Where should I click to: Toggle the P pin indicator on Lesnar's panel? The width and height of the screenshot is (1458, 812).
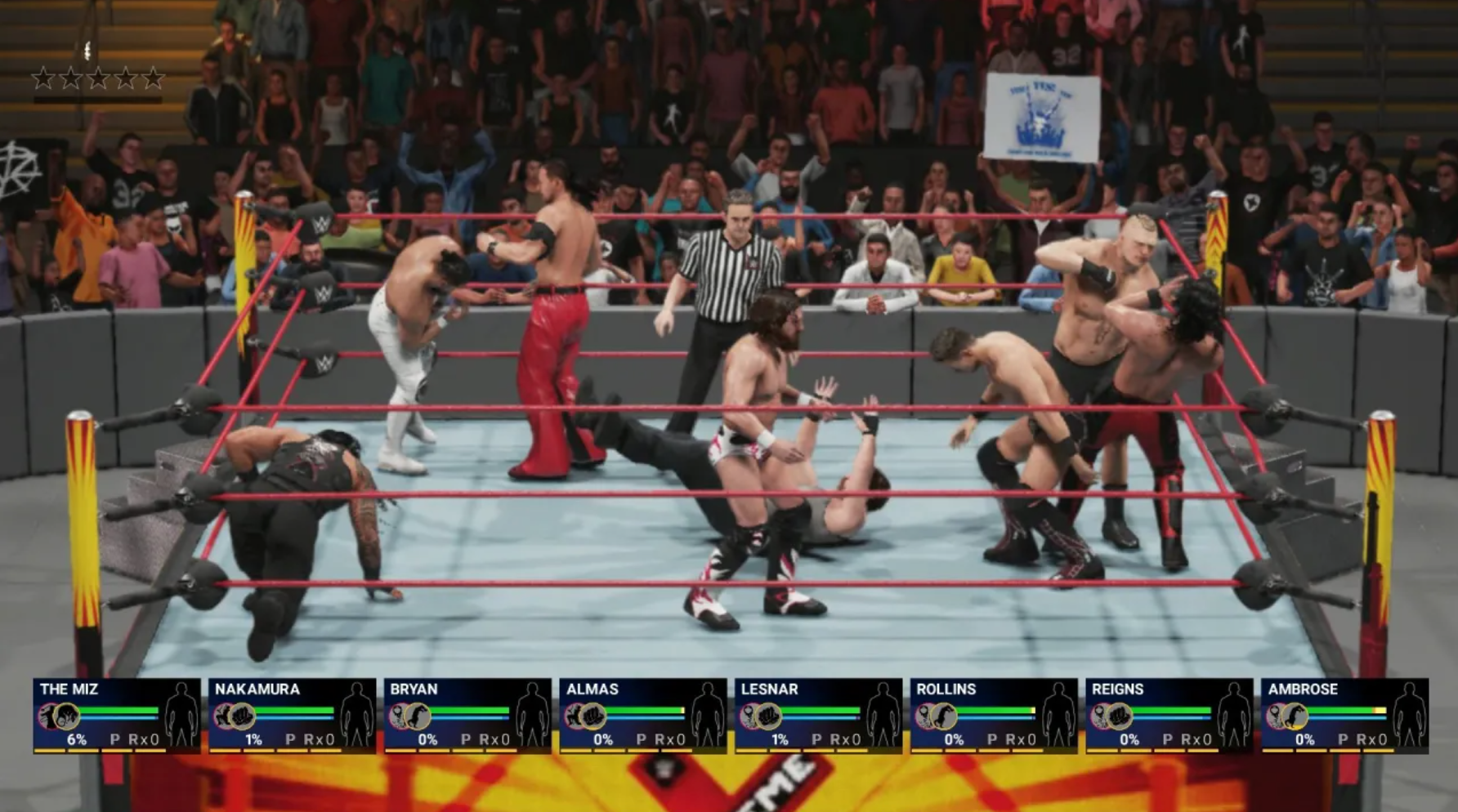point(817,740)
